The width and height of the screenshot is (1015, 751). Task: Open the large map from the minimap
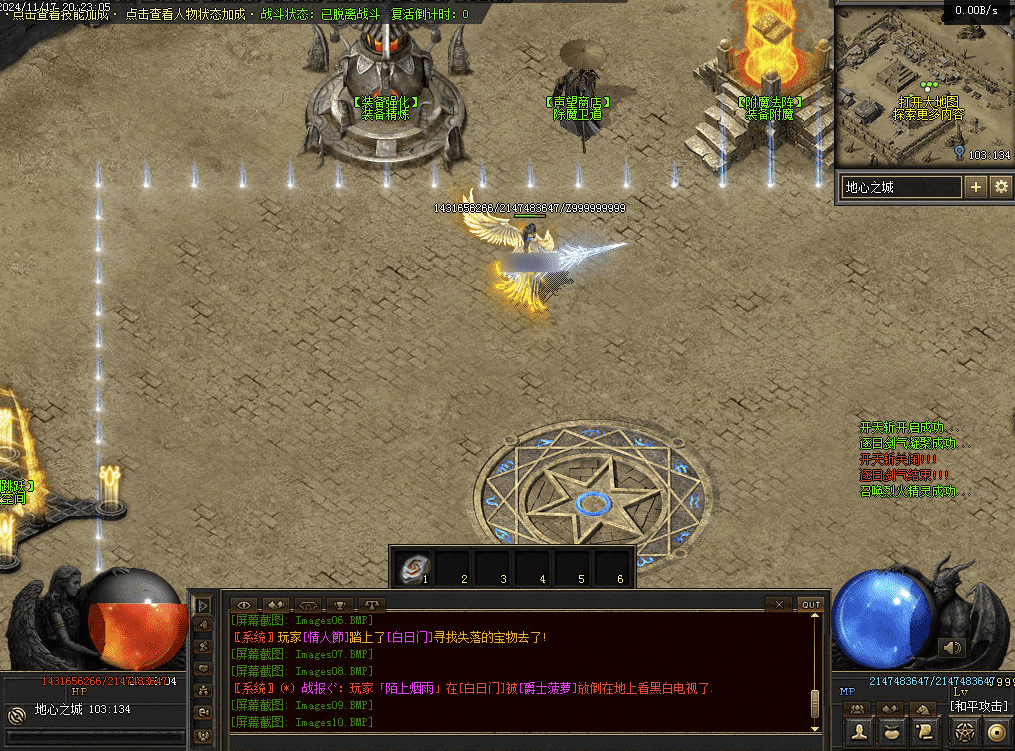[x=928, y=102]
